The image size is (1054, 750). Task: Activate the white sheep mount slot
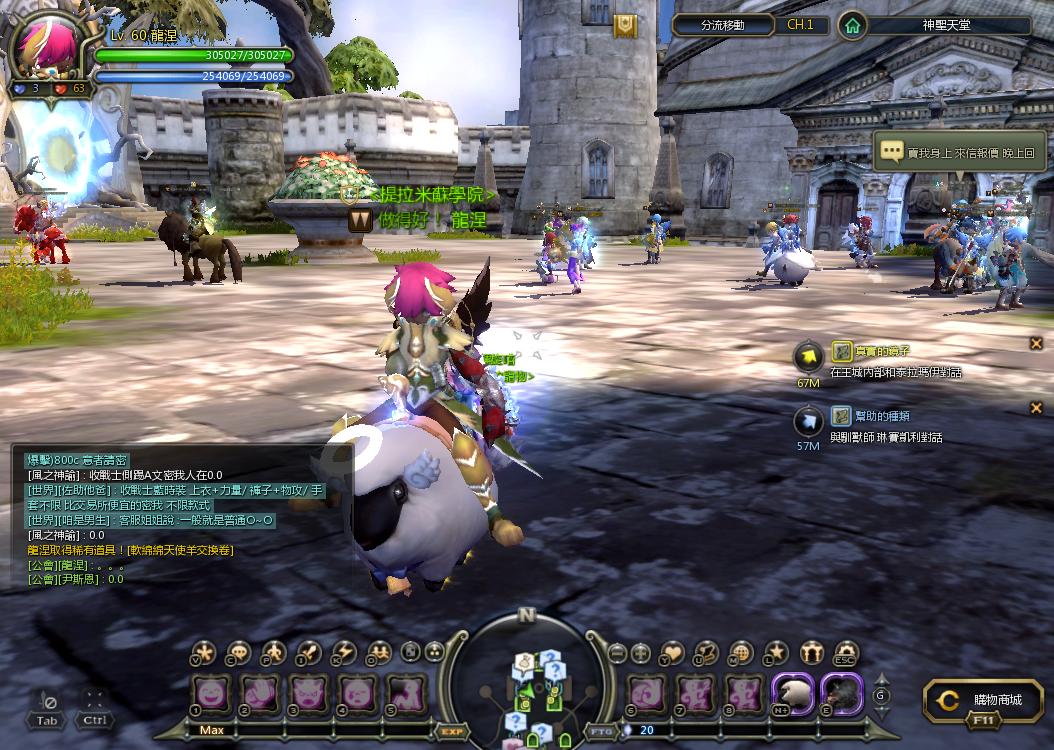(792, 693)
